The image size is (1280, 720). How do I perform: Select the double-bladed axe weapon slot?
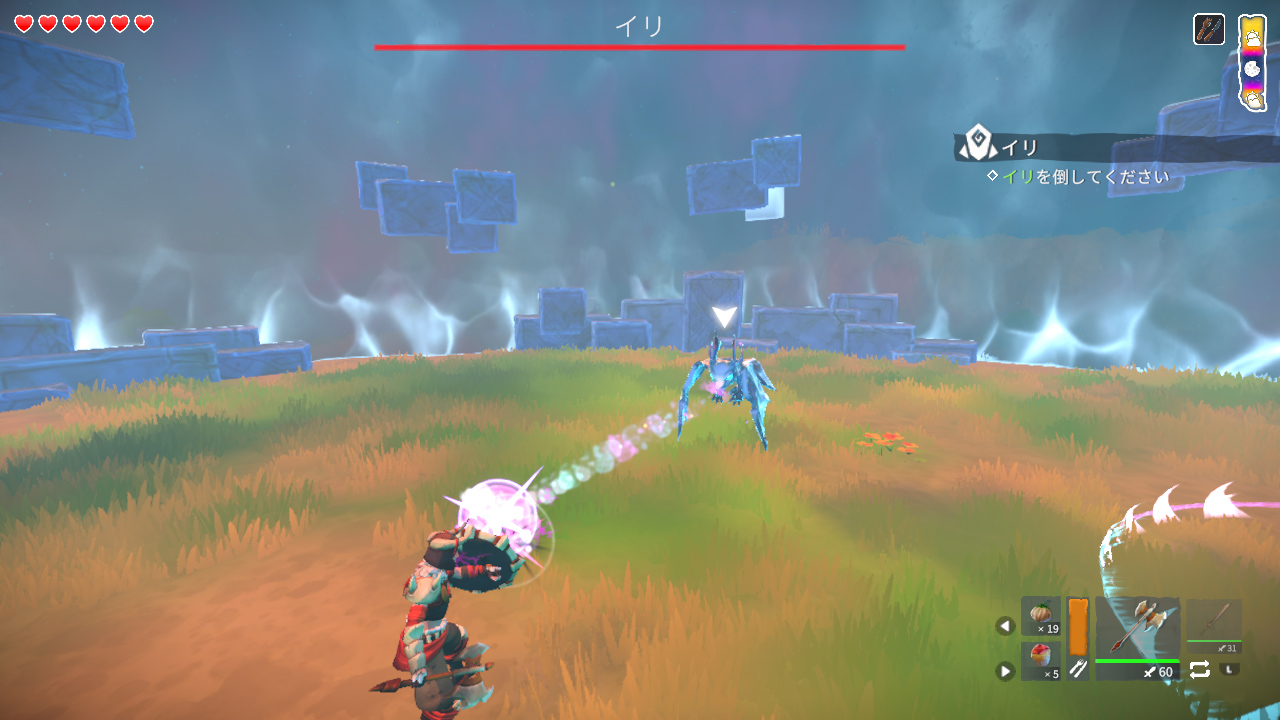click(x=1137, y=630)
